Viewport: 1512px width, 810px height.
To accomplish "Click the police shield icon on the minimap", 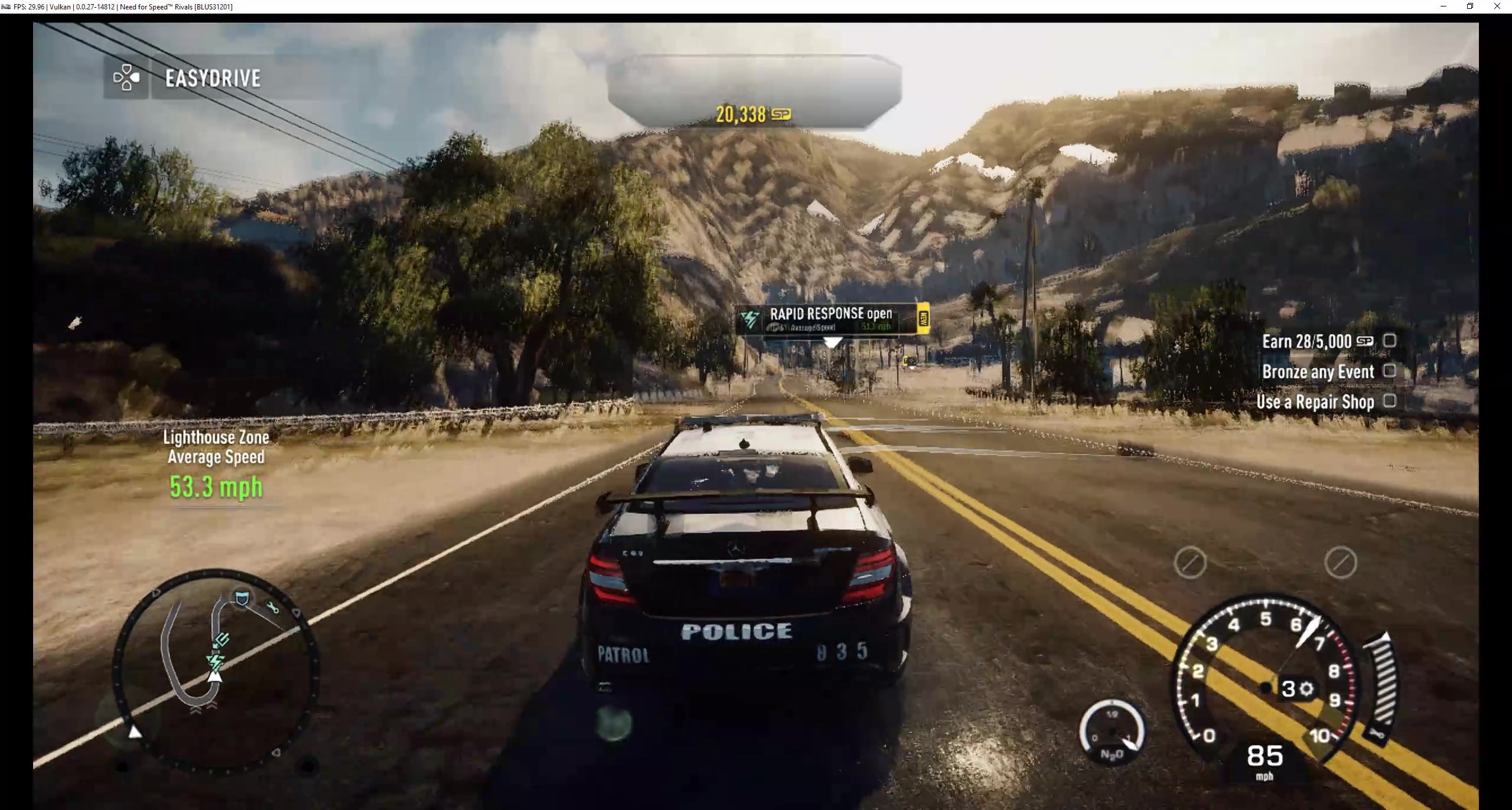I will coord(242,598).
